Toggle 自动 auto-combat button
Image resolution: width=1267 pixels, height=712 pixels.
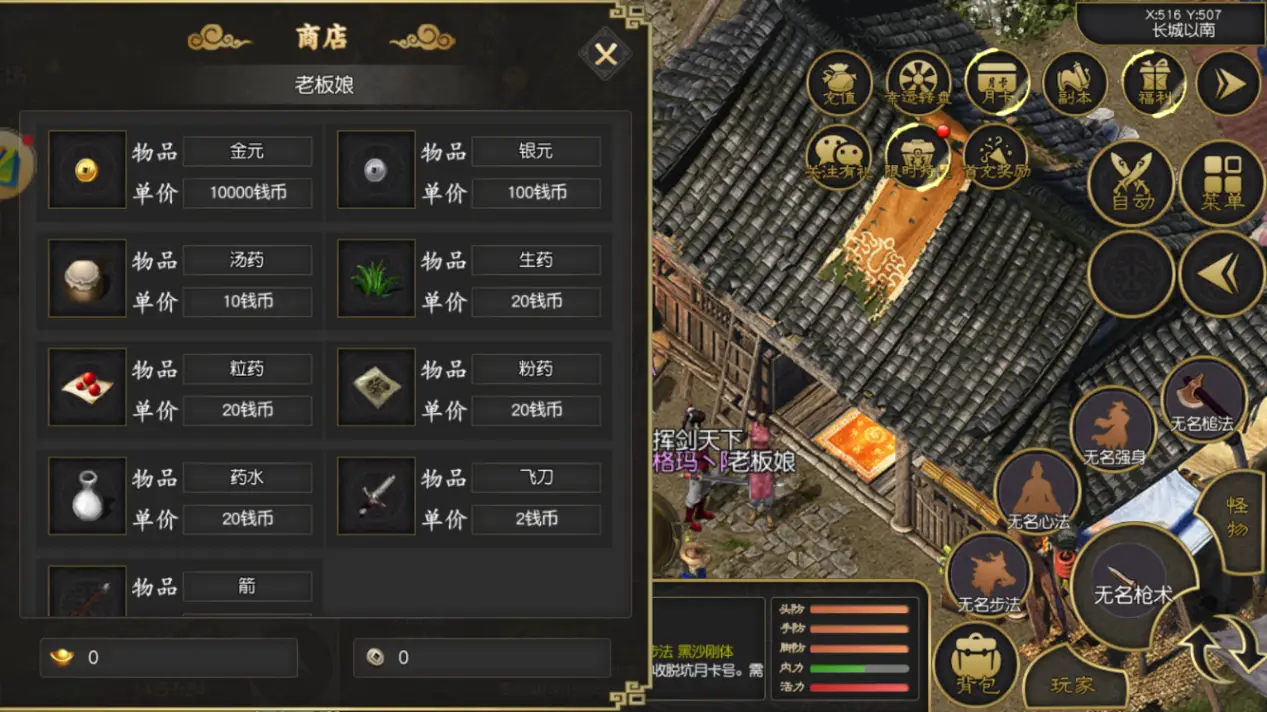1132,184
